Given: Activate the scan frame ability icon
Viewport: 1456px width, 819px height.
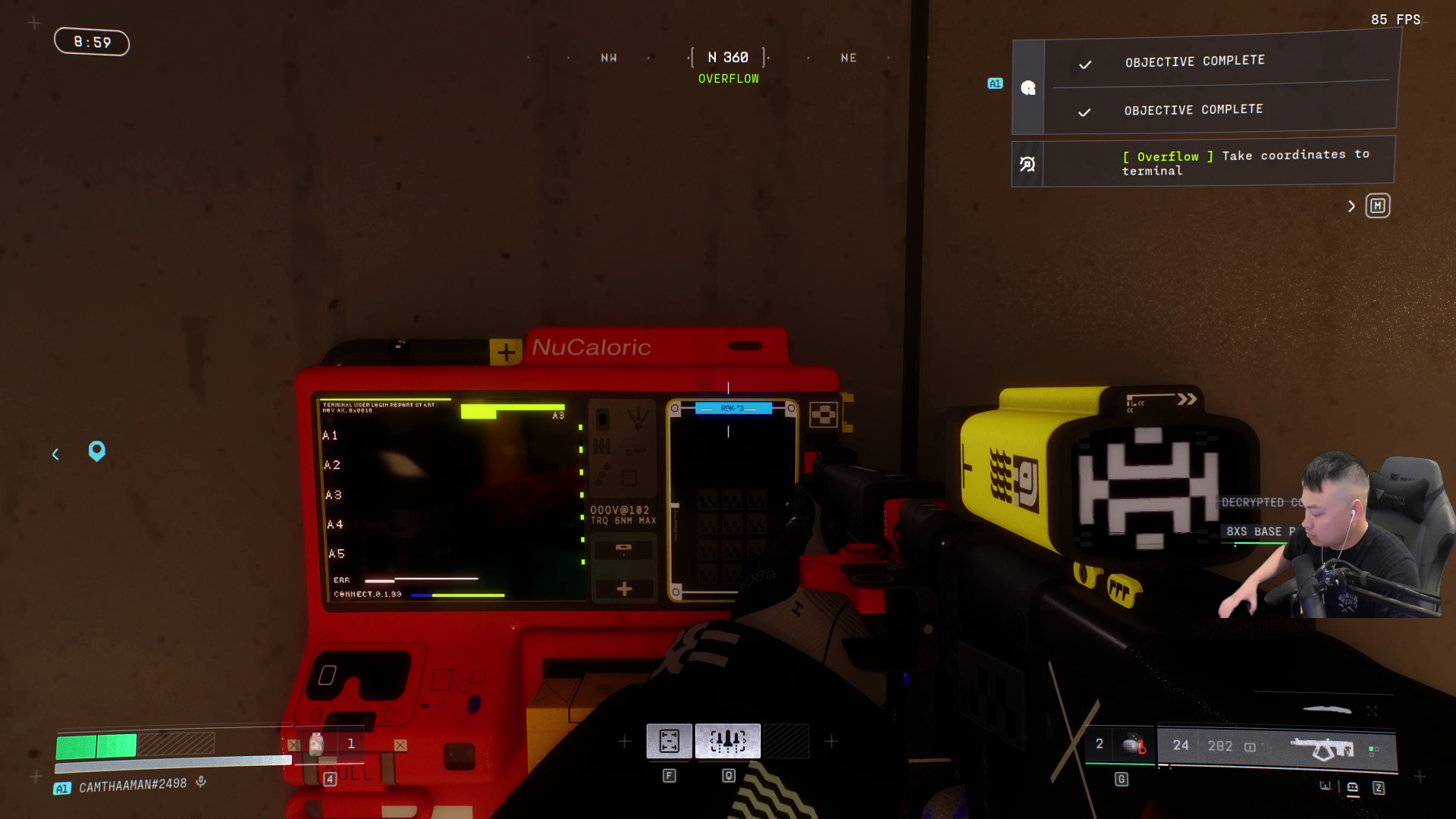Looking at the screenshot, I should (x=669, y=741).
